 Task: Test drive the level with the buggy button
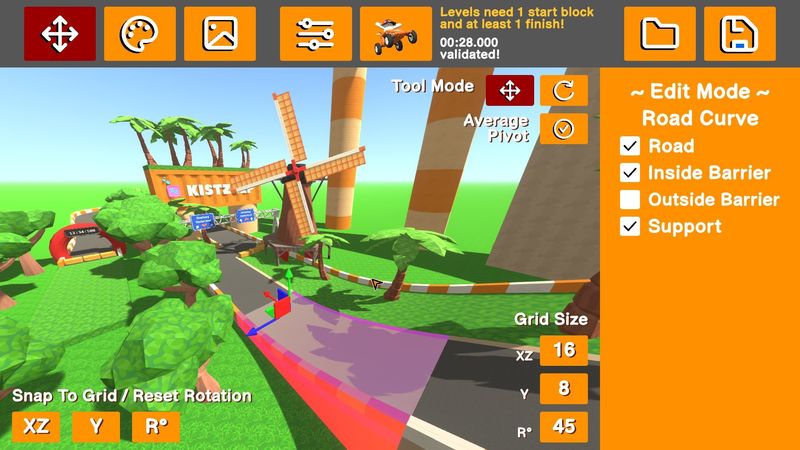click(x=396, y=34)
